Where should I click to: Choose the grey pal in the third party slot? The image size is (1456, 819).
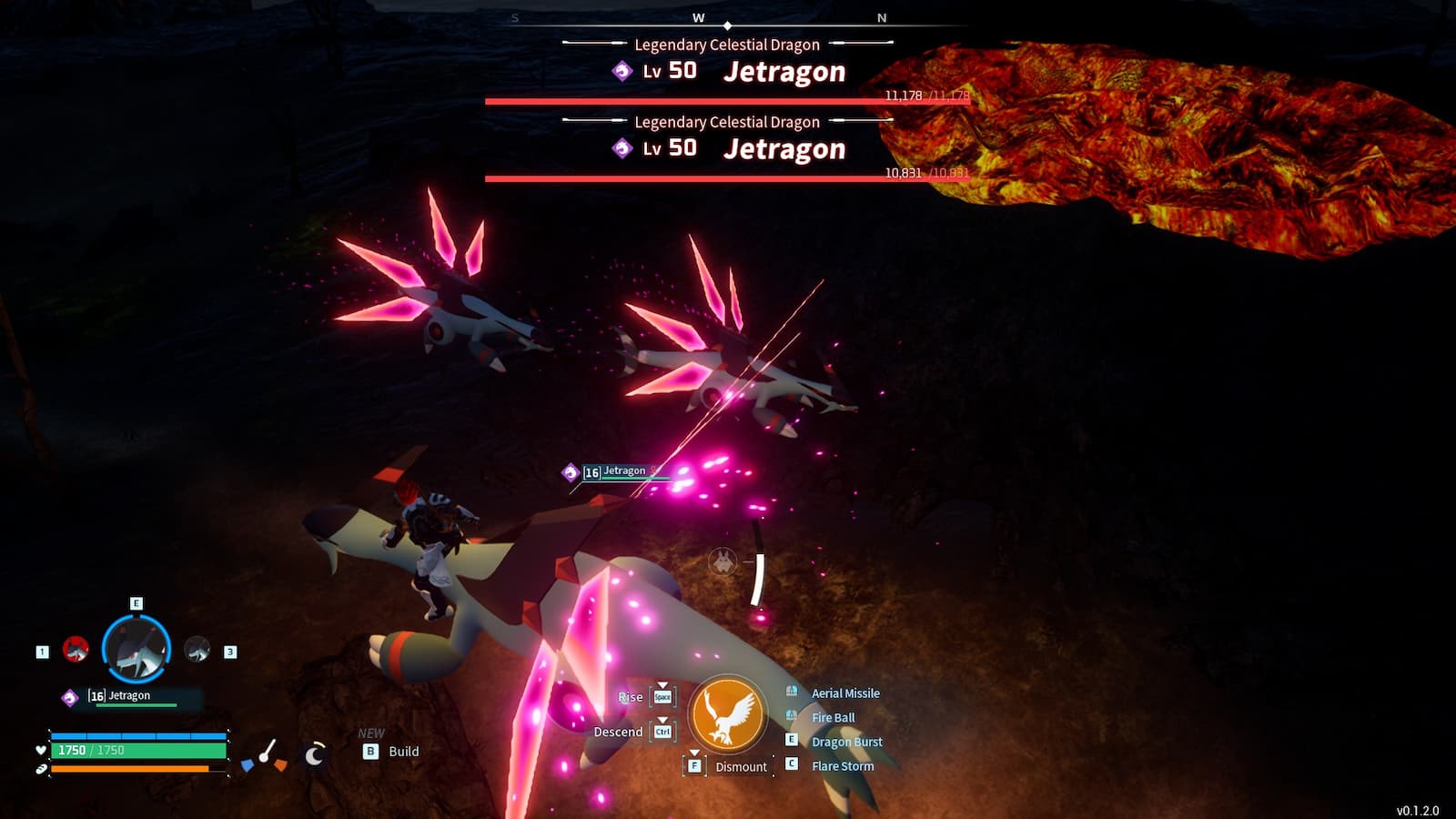click(x=197, y=650)
